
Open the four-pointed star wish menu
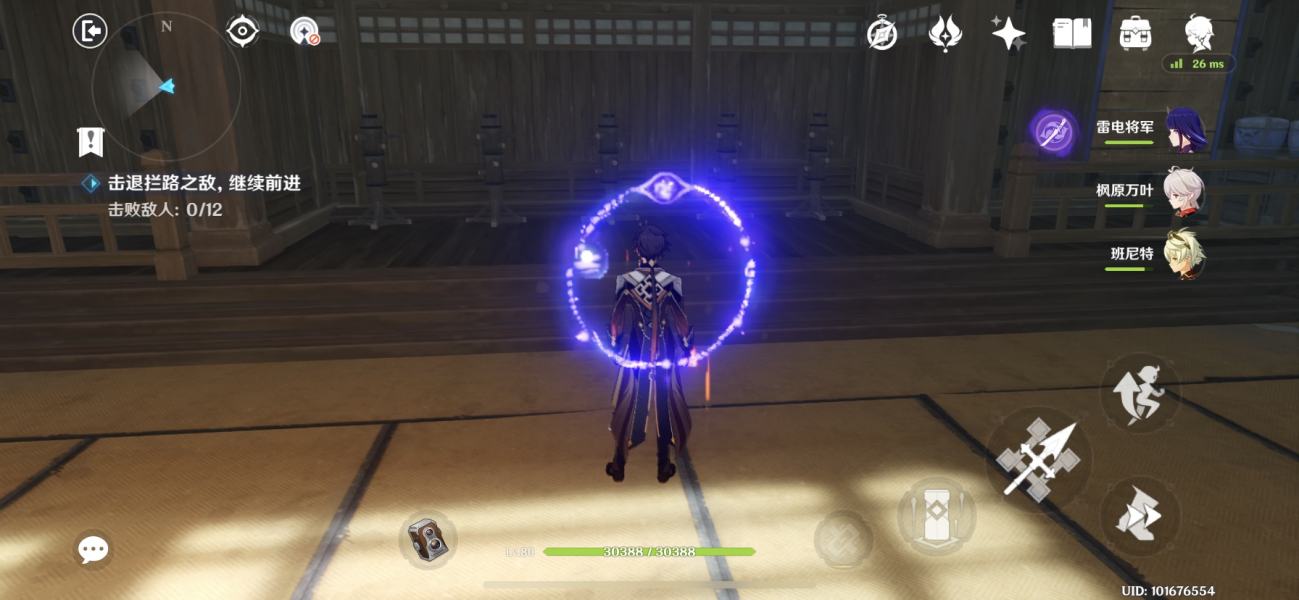coord(1008,34)
